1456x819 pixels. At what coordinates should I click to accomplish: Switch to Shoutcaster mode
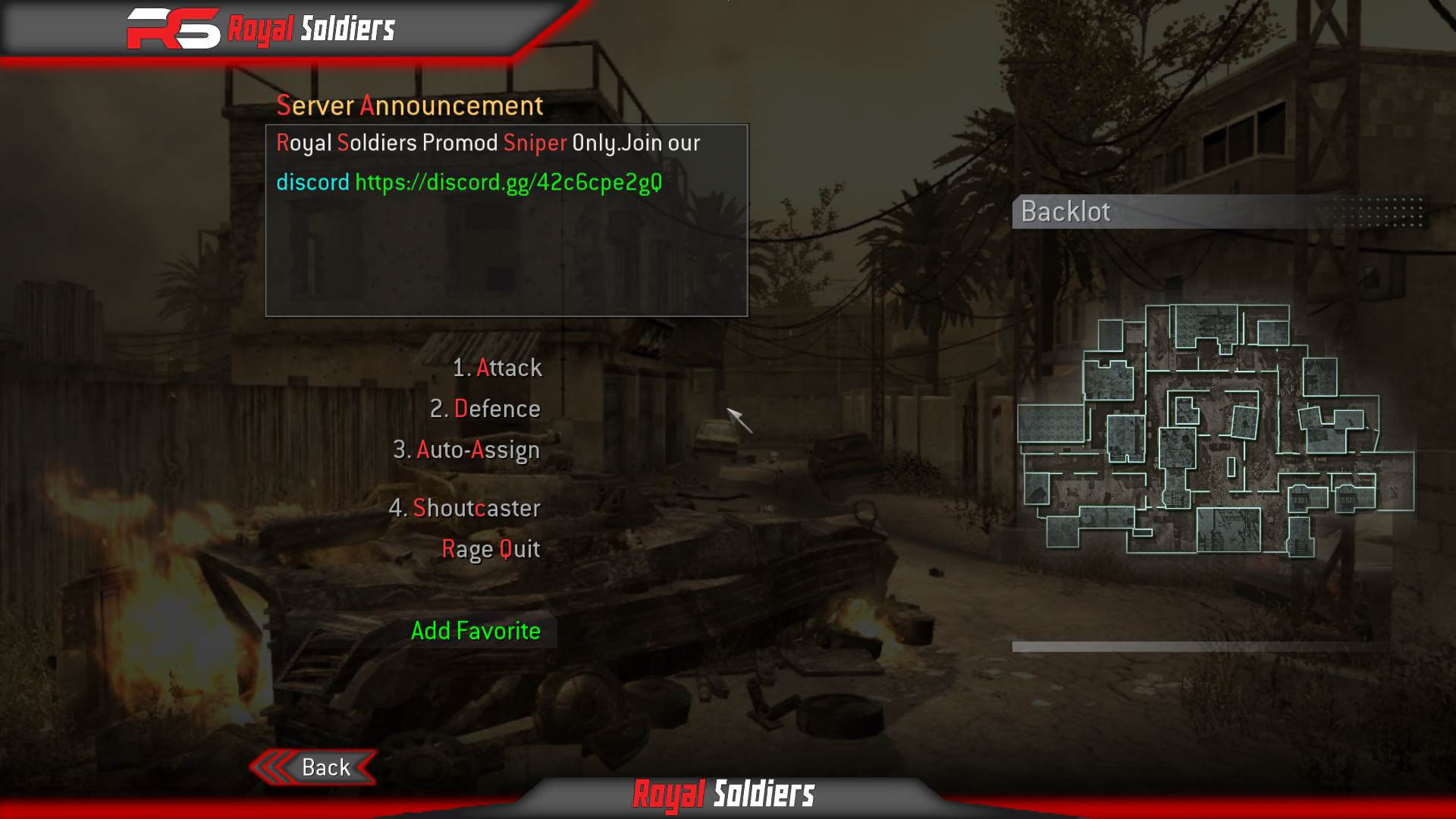pos(465,508)
